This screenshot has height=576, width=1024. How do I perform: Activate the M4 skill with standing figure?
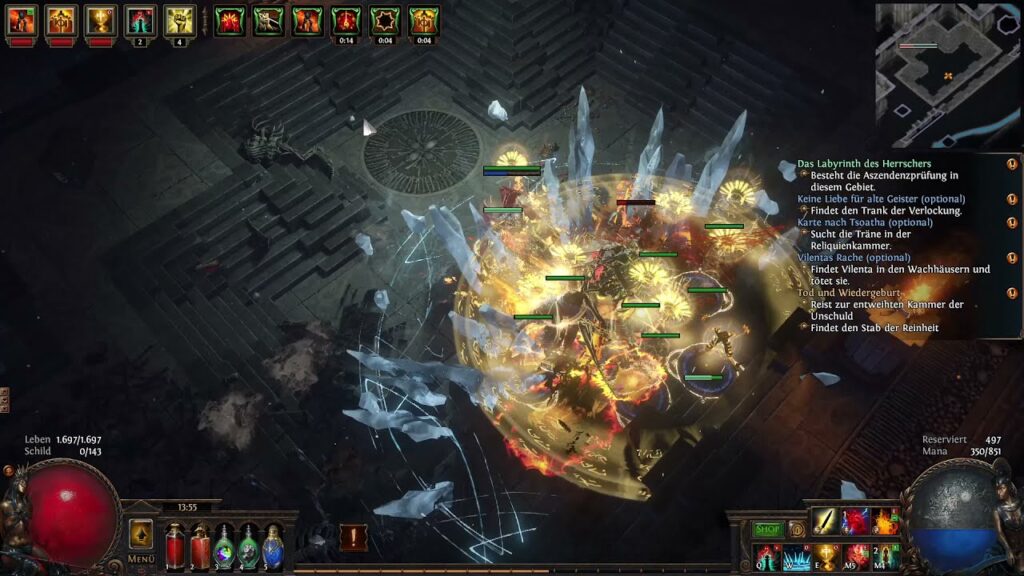(885, 556)
